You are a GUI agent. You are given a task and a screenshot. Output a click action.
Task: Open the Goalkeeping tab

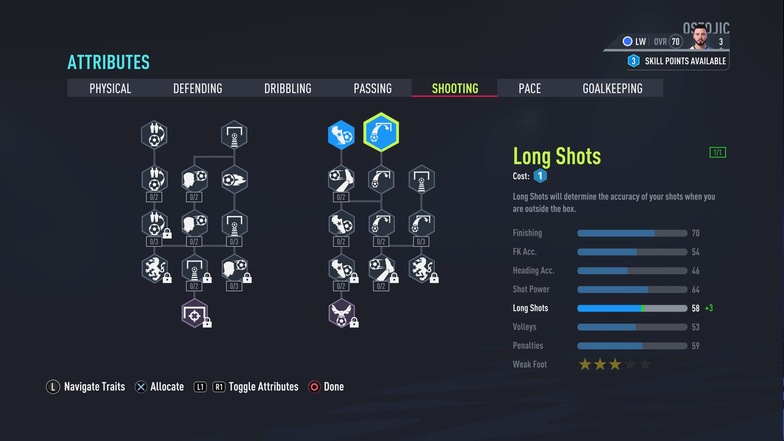612,88
